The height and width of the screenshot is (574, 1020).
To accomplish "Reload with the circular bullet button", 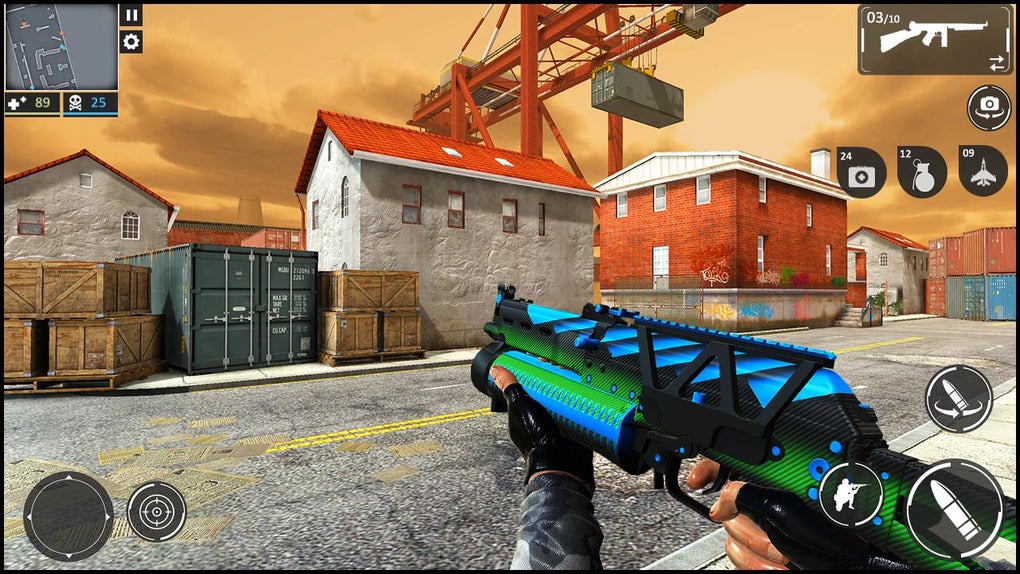I will tap(958, 399).
